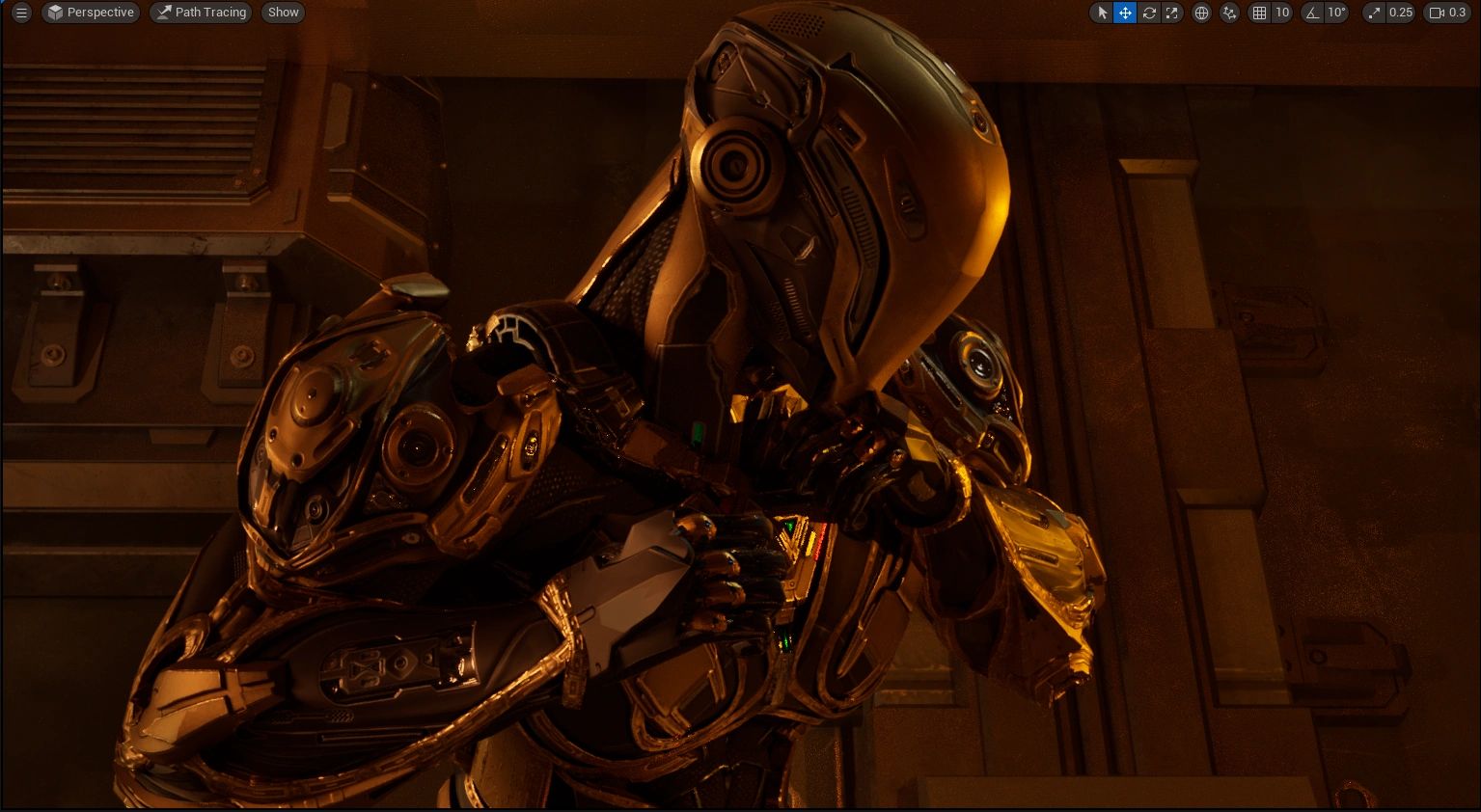
Task: Switch to the arrow select tool
Action: point(1102,13)
